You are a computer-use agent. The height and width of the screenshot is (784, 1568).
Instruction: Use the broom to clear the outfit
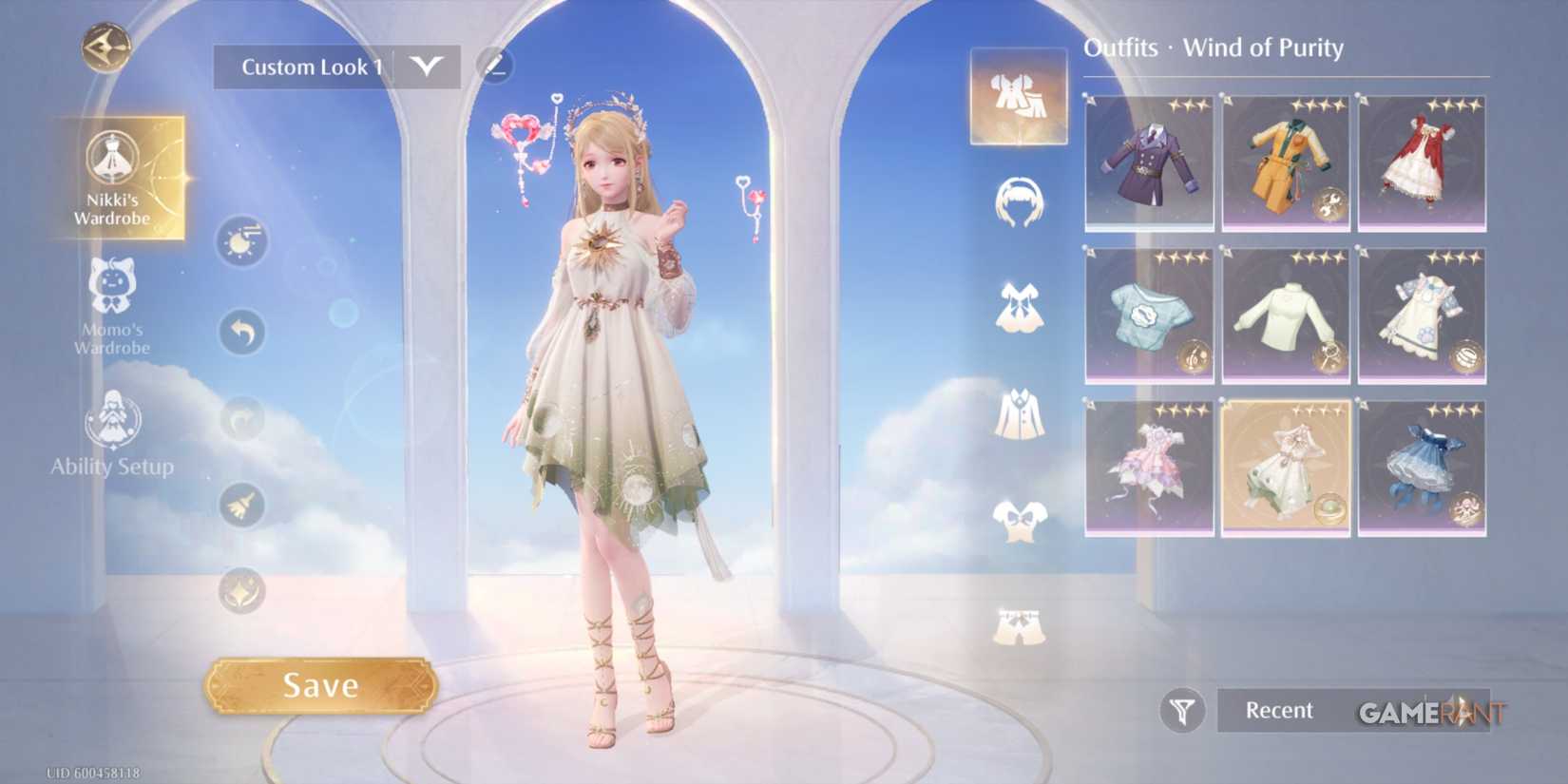pyautogui.click(x=240, y=507)
